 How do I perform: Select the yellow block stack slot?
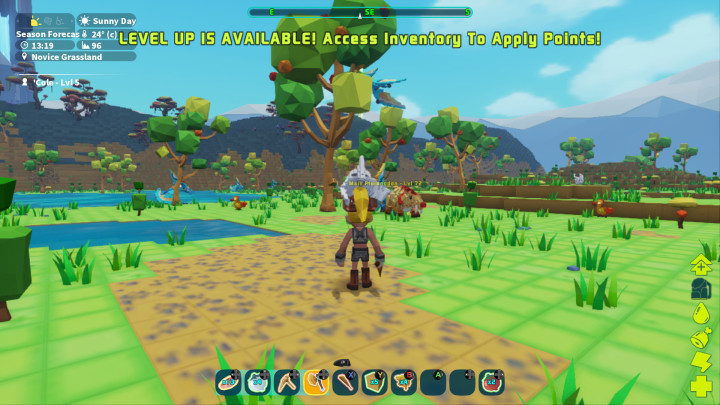[x=374, y=381]
